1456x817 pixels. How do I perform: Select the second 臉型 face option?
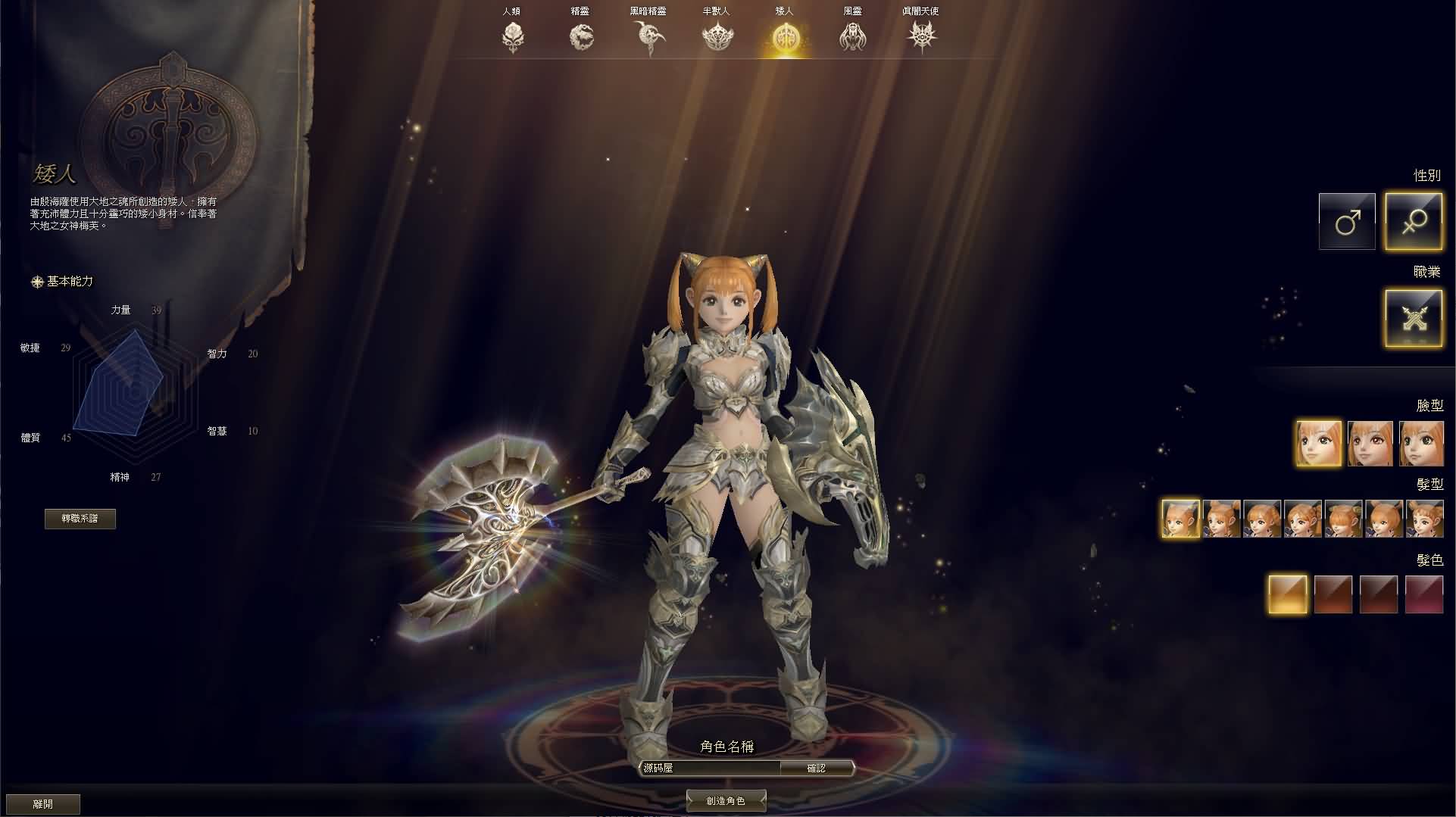point(1370,443)
